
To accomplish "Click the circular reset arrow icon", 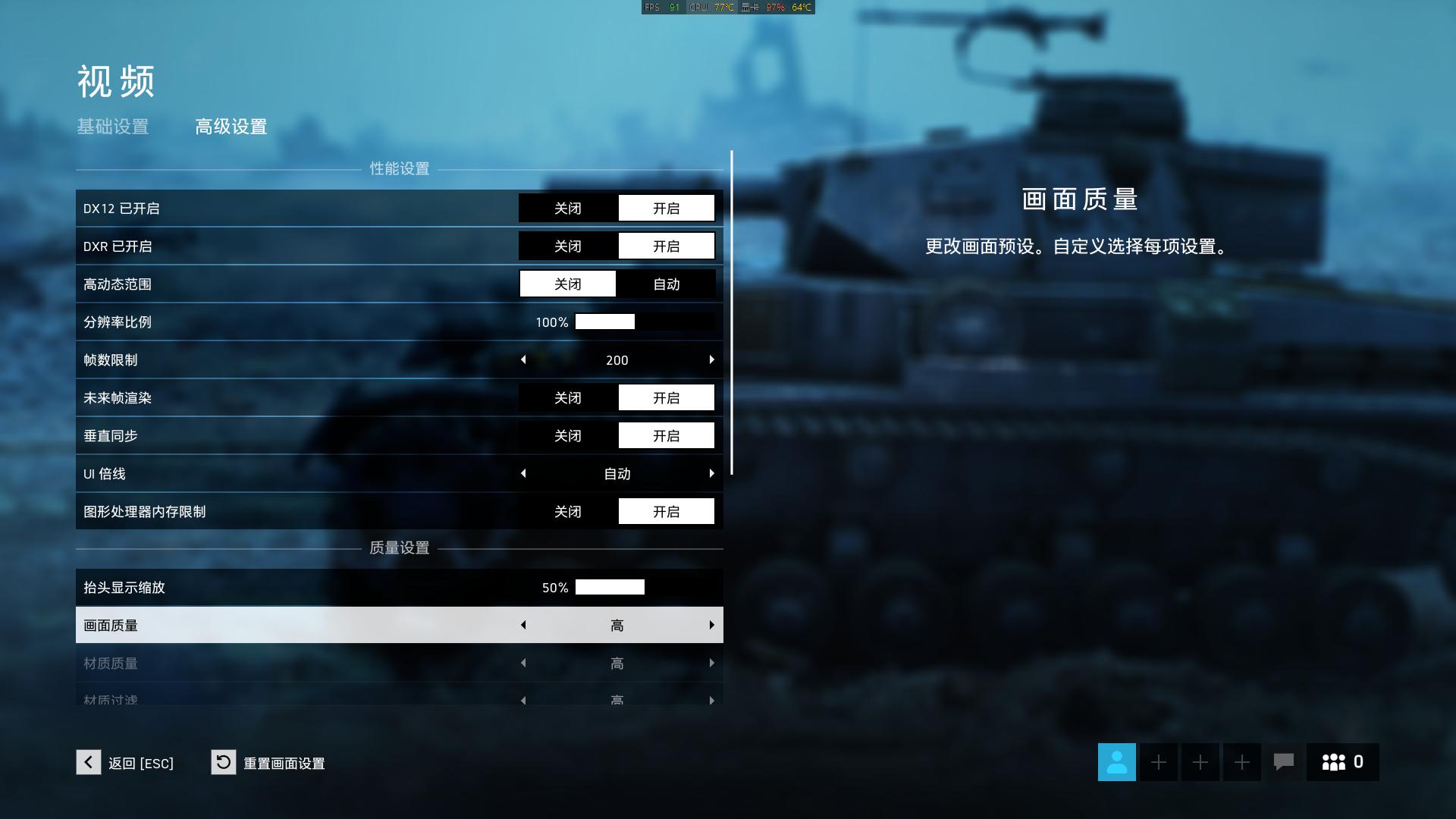I will pos(222,763).
